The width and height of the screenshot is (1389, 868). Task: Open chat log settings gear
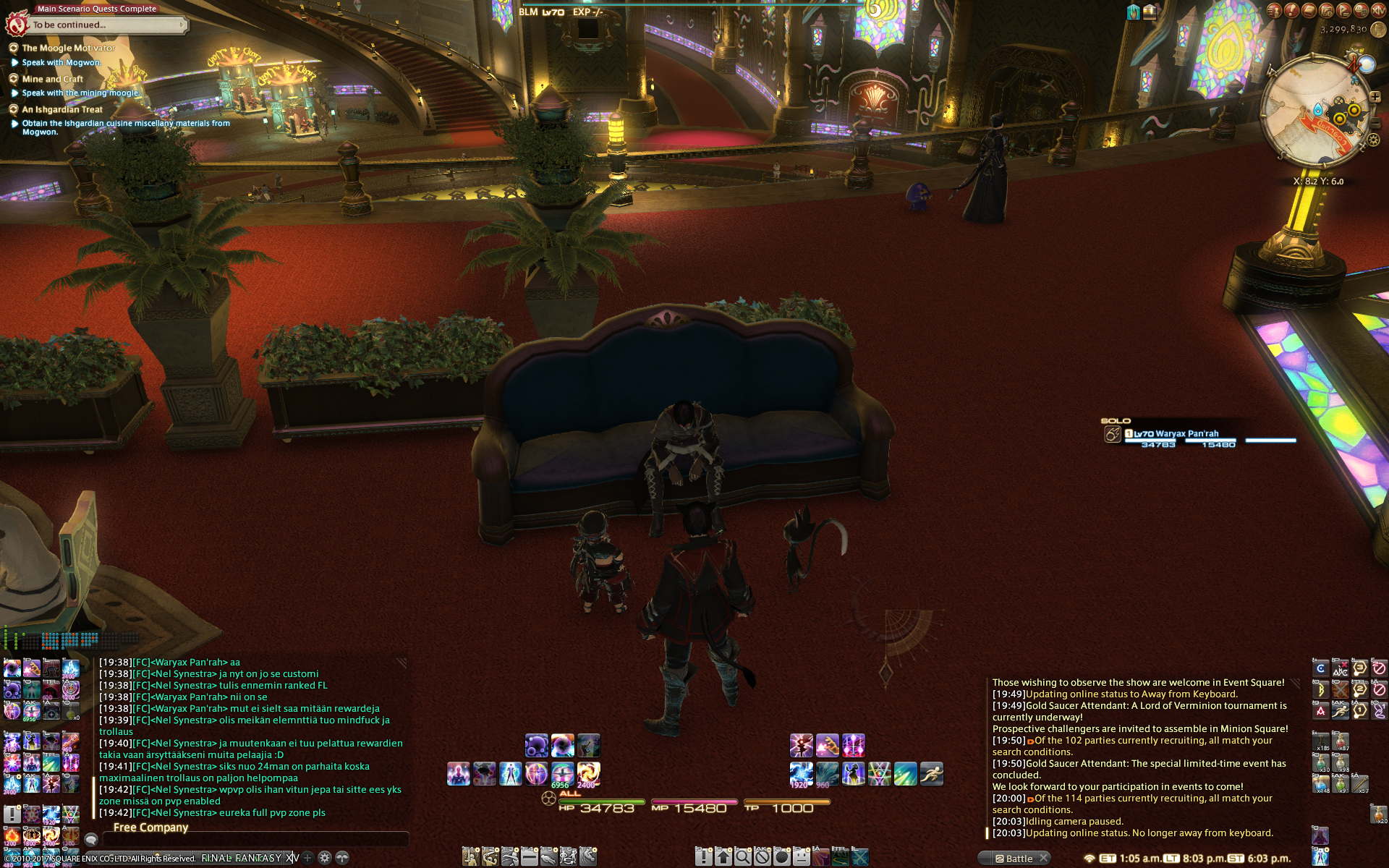coord(325,858)
